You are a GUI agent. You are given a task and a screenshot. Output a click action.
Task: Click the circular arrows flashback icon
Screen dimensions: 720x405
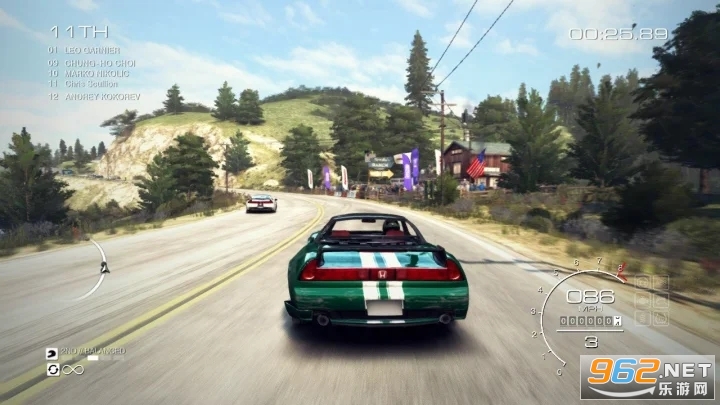(x=52, y=369)
